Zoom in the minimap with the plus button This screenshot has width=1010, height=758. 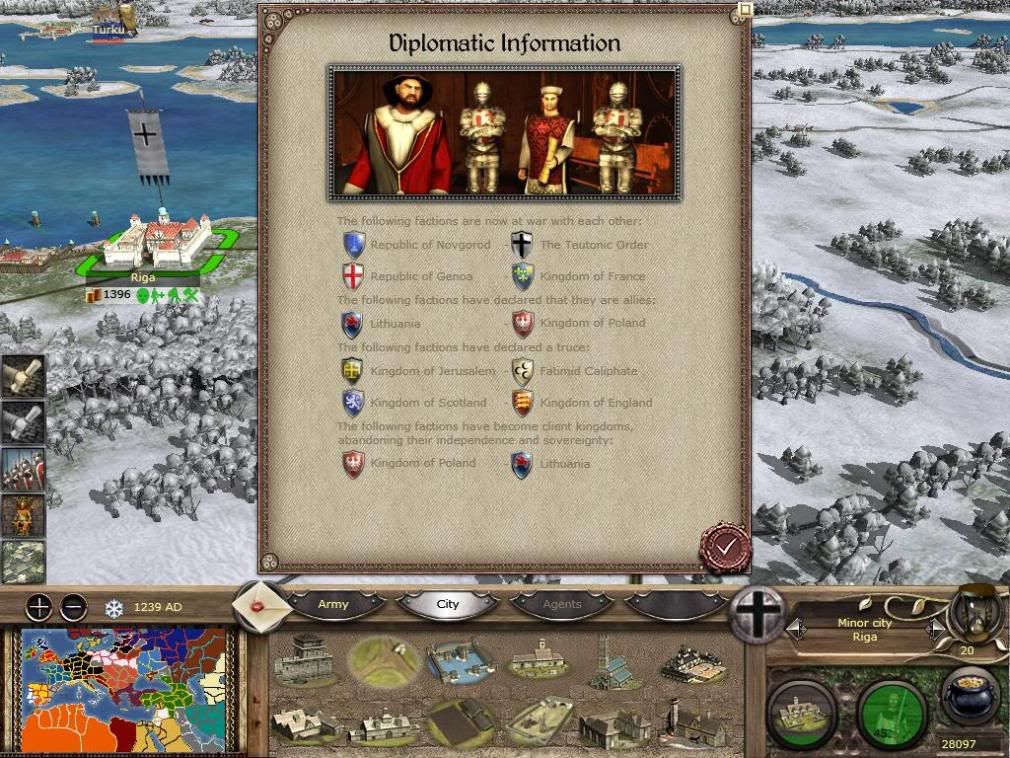pos(39,607)
